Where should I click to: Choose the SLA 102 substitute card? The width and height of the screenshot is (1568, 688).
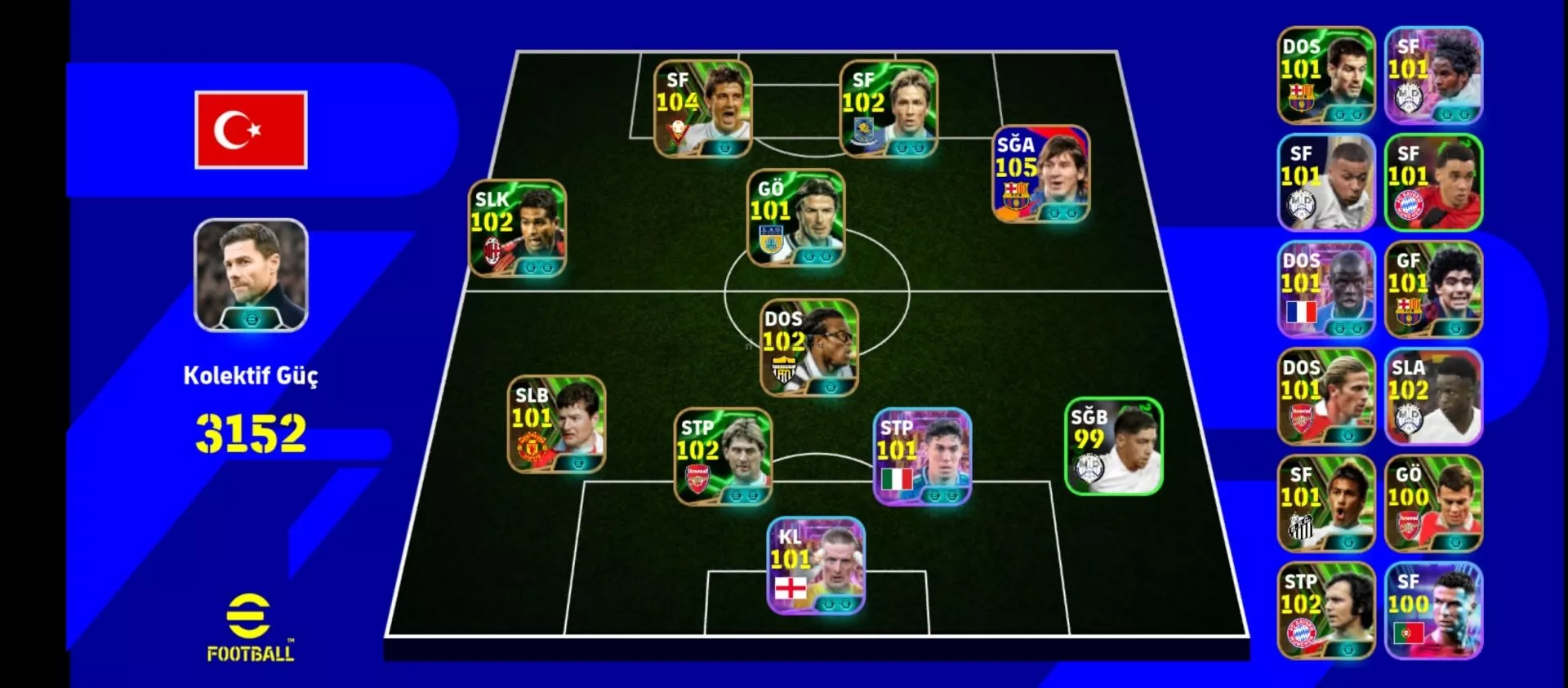tap(1433, 397)
